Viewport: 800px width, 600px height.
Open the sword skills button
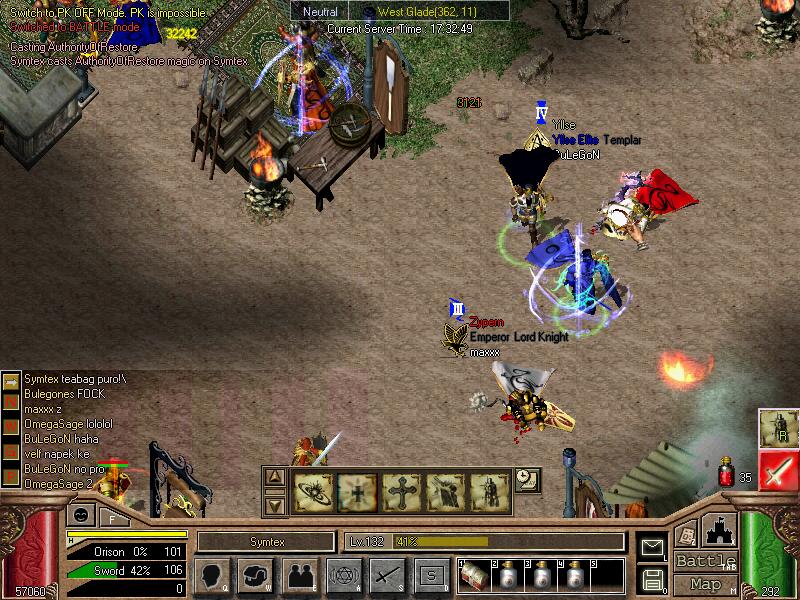click(x=387, y=575)
